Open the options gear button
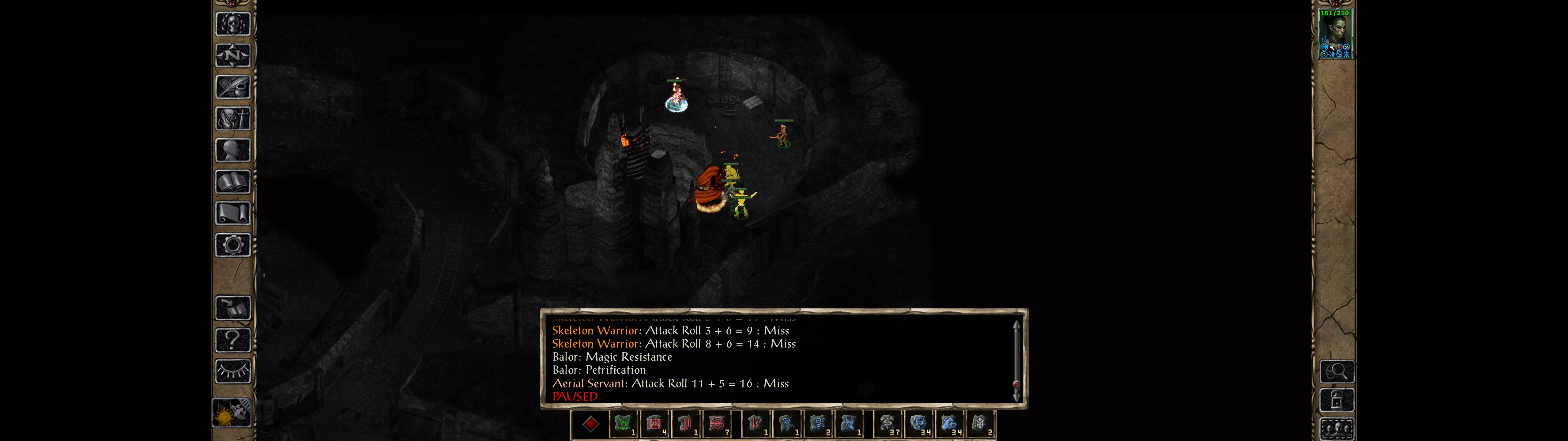 coord(232,245)
